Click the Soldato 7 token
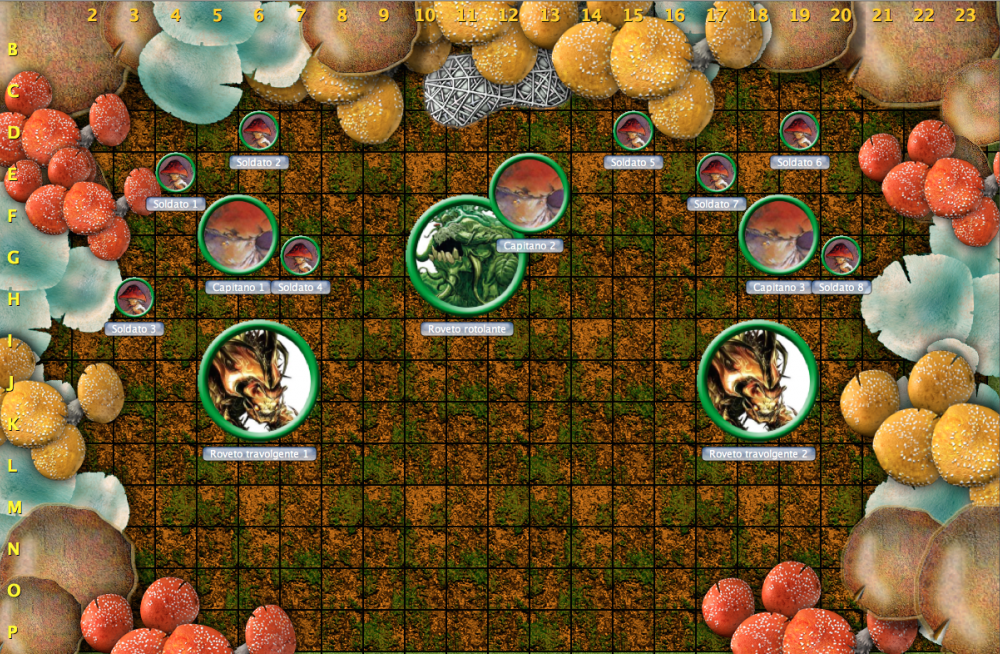This screenshot has width=1000, height=654. click(716, 173)
